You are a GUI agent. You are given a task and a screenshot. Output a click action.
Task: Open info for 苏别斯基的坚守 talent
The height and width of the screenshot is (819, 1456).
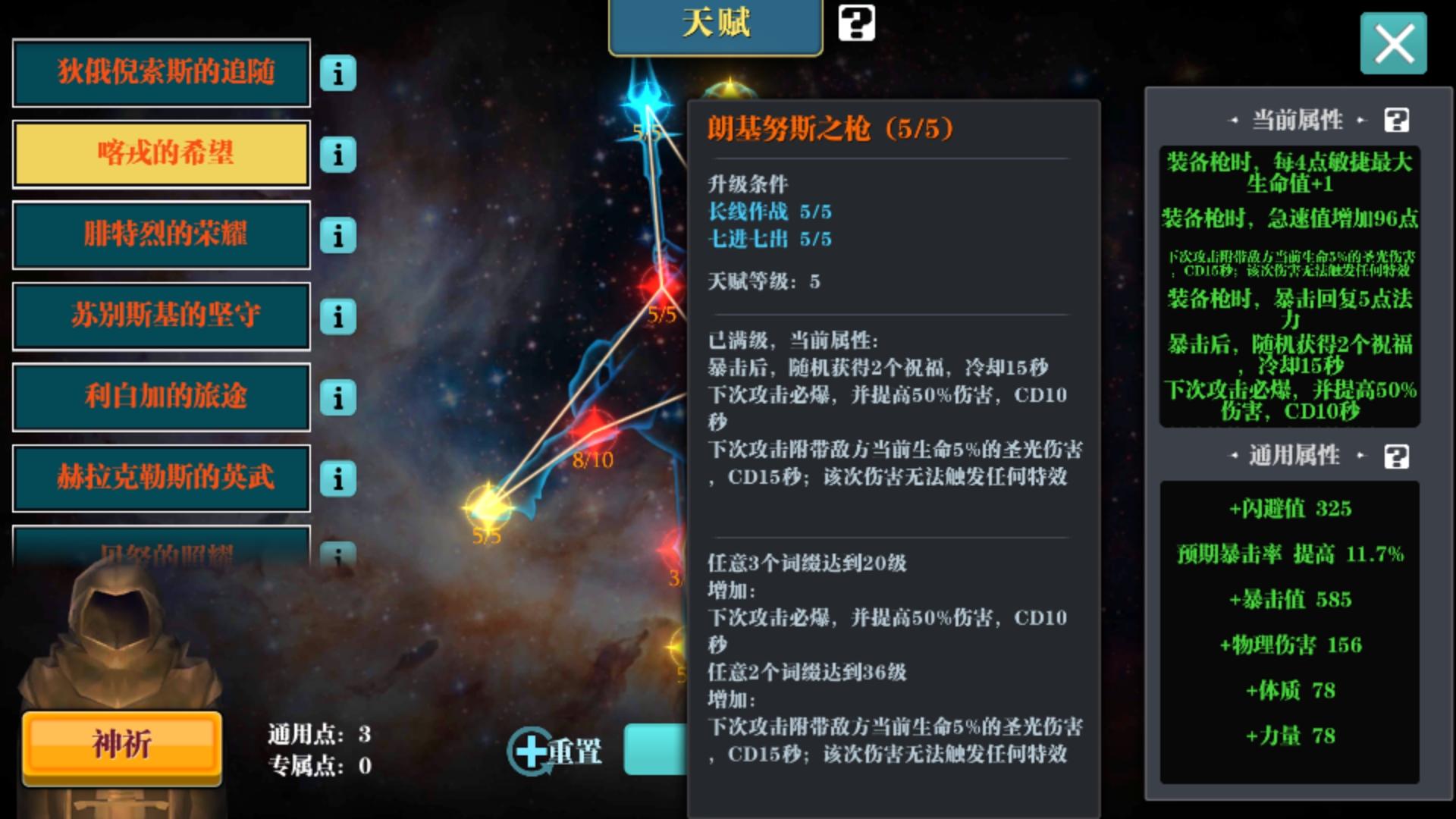tap(338, 317)
